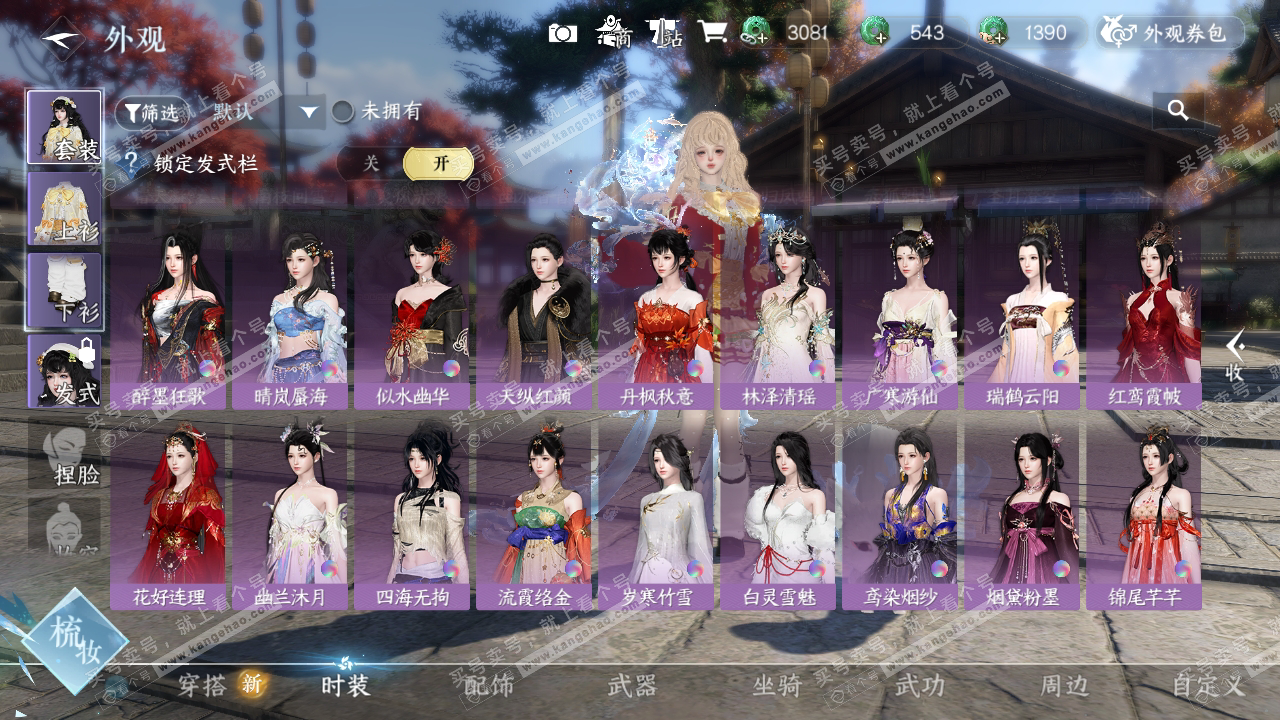The width and height of the screenshot is (1280, 720).
Task: Open the shopping cart
Action: [712, 32]
